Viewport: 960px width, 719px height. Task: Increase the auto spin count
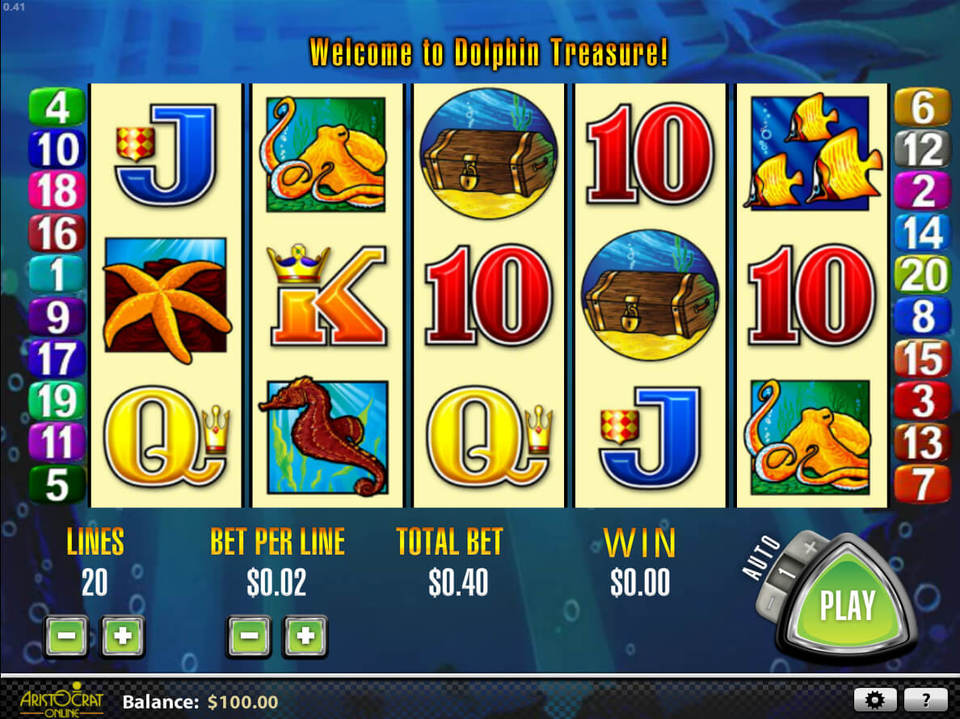808,549
